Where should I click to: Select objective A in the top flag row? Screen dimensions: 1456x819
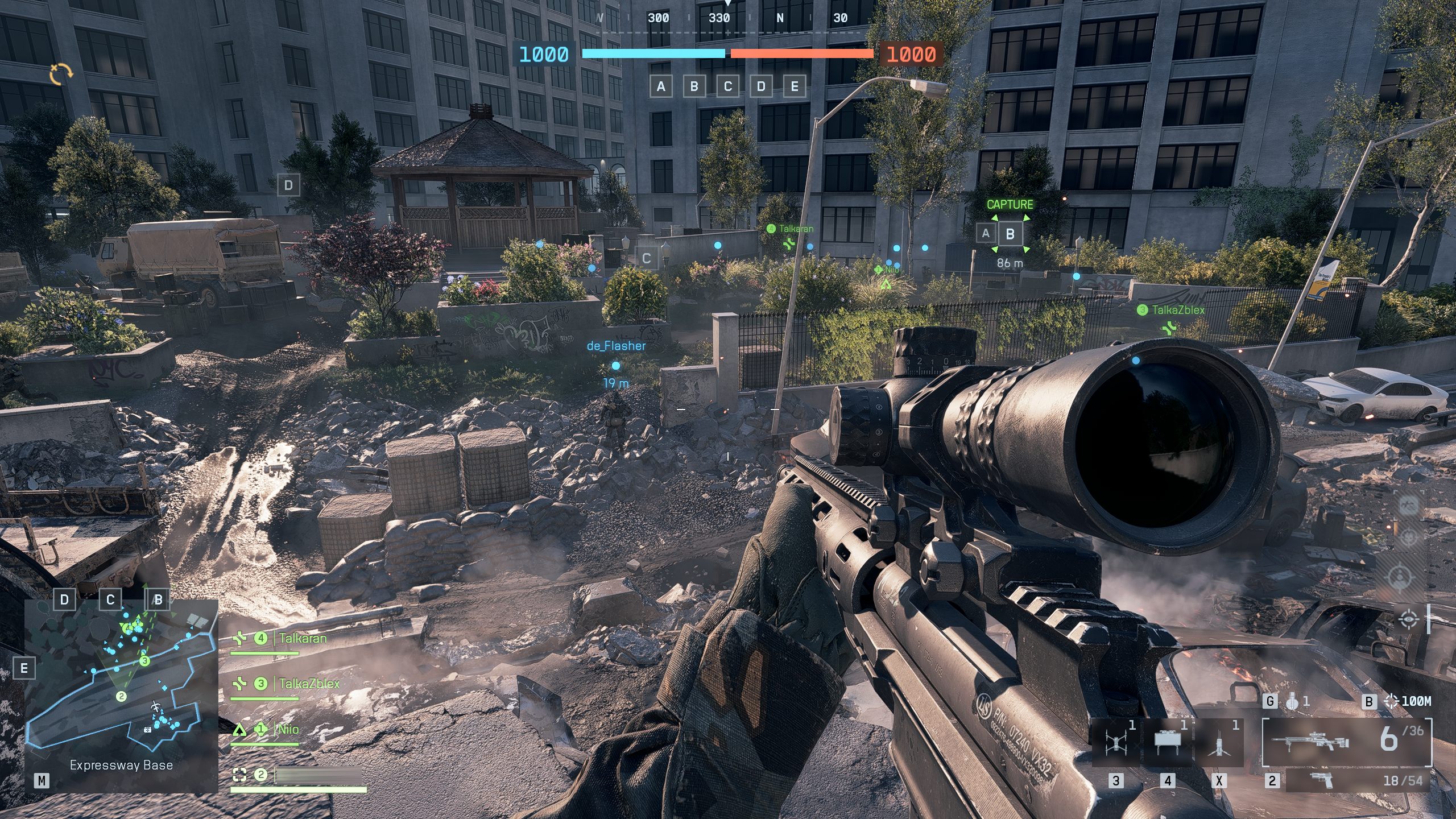tap(660, 86)
